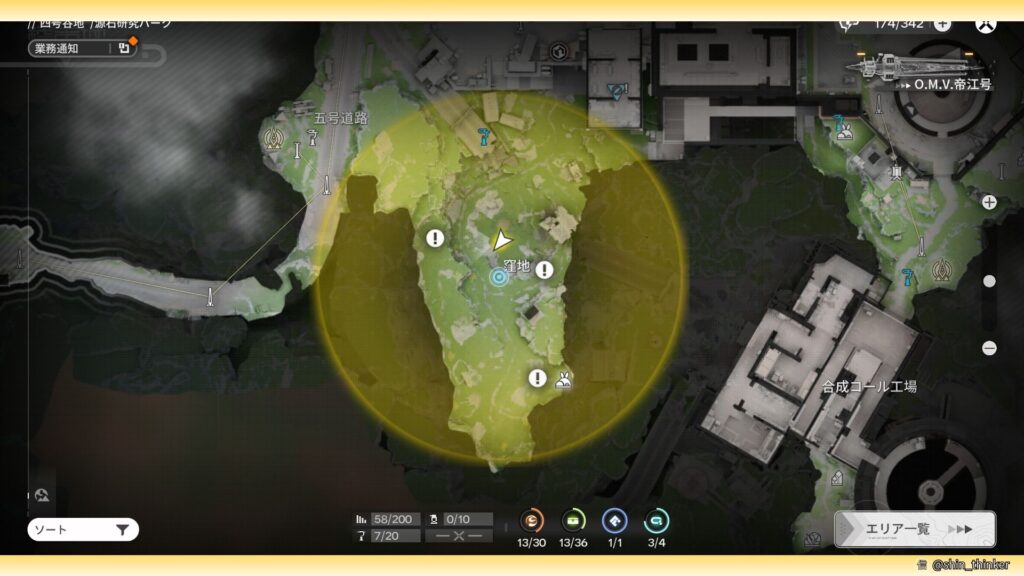Click the close icon in top-right corner
1024x576 pixels.
pyautogui.click(x=987, y=23)
